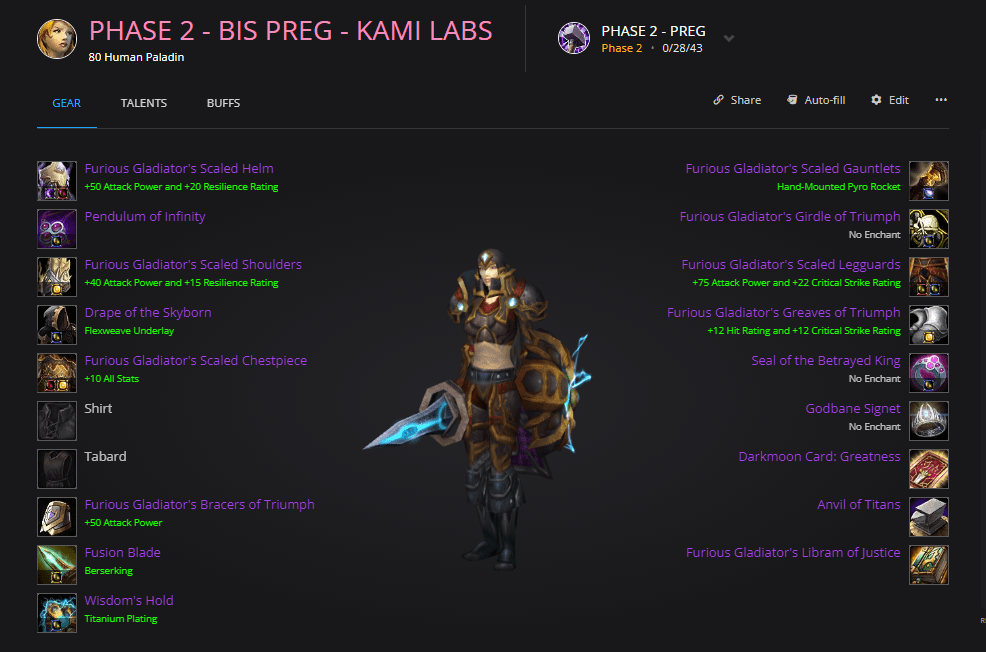Expand the Phase 2 - Preg dropdown arrow
The width and height of the screenshot is (986, 652).
[729, 39]
